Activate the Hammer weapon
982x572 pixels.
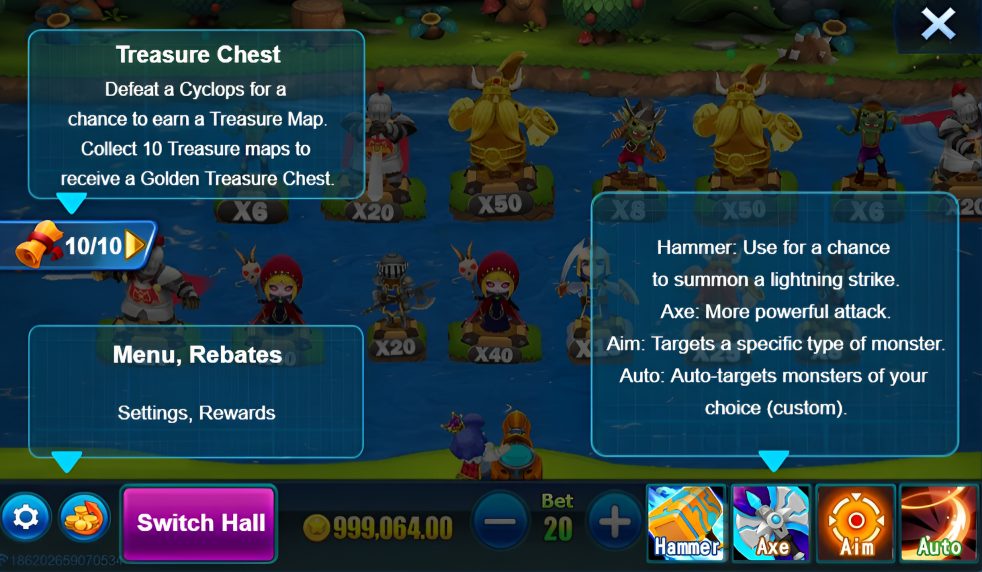[686, 522]
